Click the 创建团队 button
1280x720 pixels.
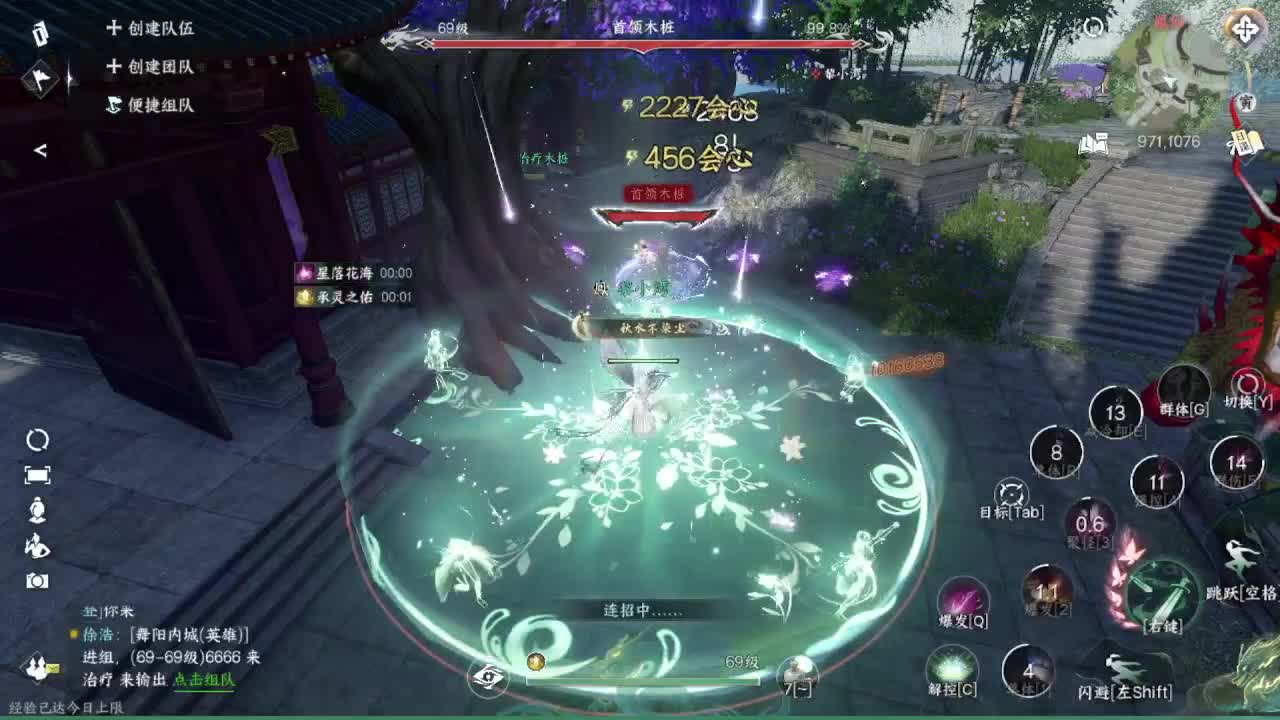click(x=160, y=65)
